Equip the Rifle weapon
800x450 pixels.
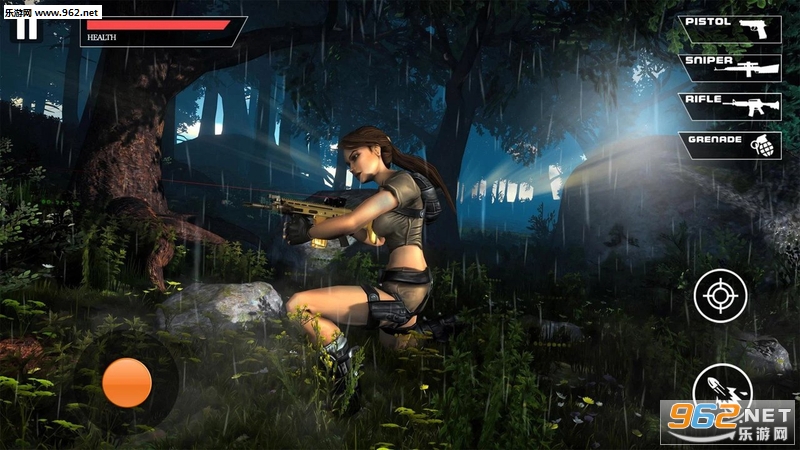tap(730, 106)
